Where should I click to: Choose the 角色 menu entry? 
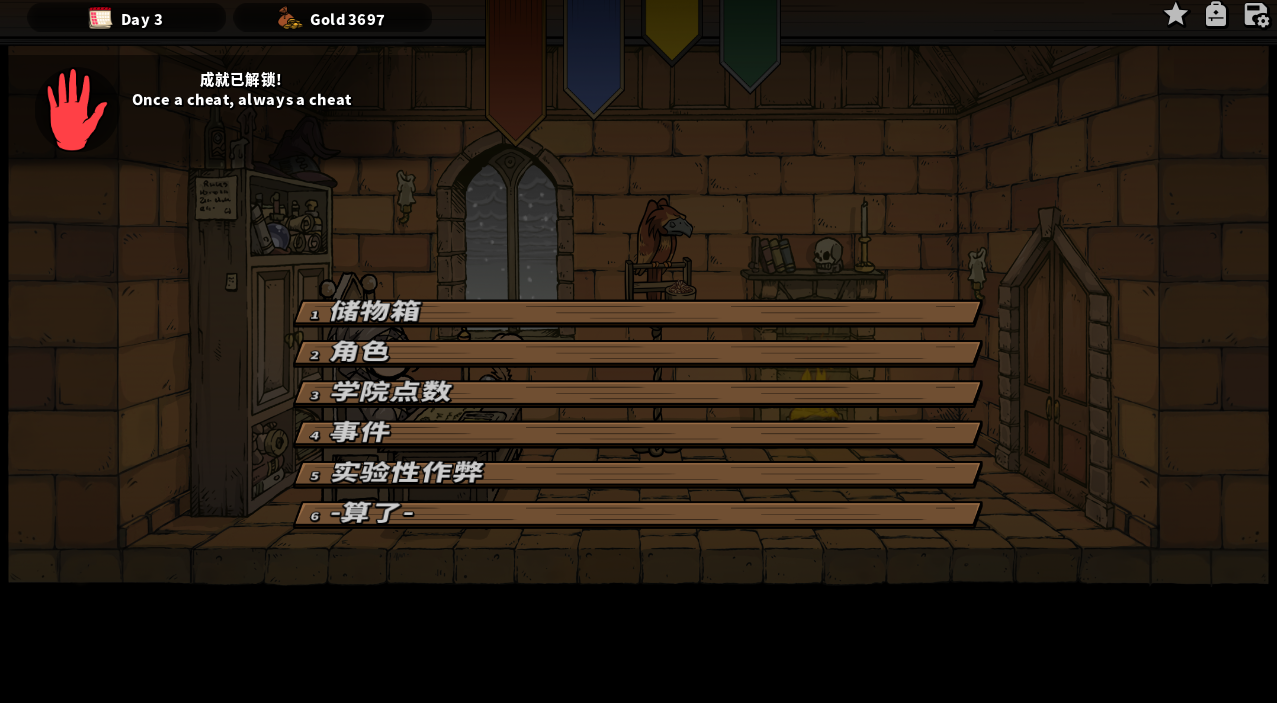637,352
